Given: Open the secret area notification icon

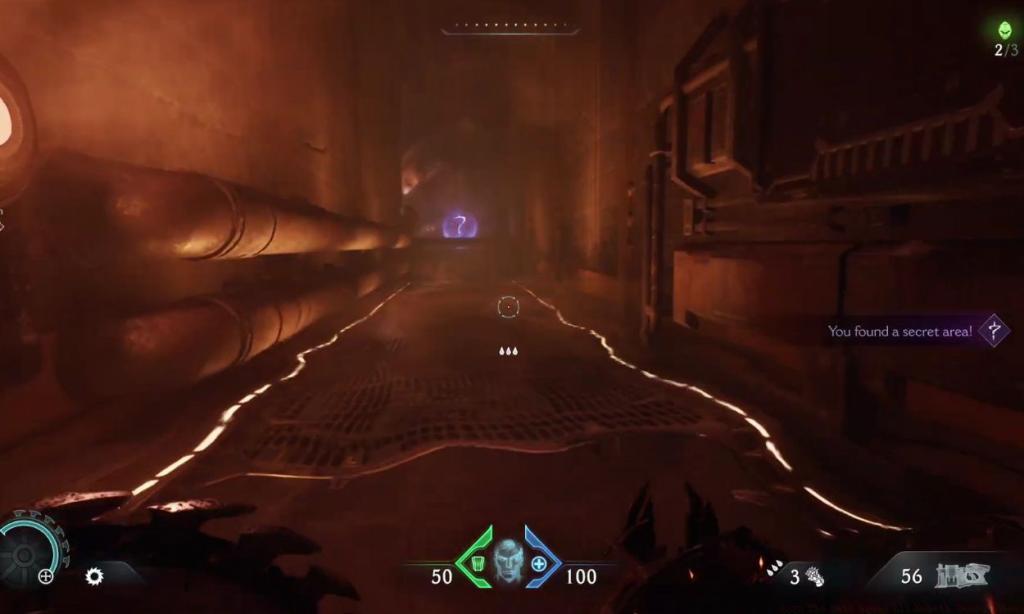Looking at the screenshot, I should click(x=993, y=331).
